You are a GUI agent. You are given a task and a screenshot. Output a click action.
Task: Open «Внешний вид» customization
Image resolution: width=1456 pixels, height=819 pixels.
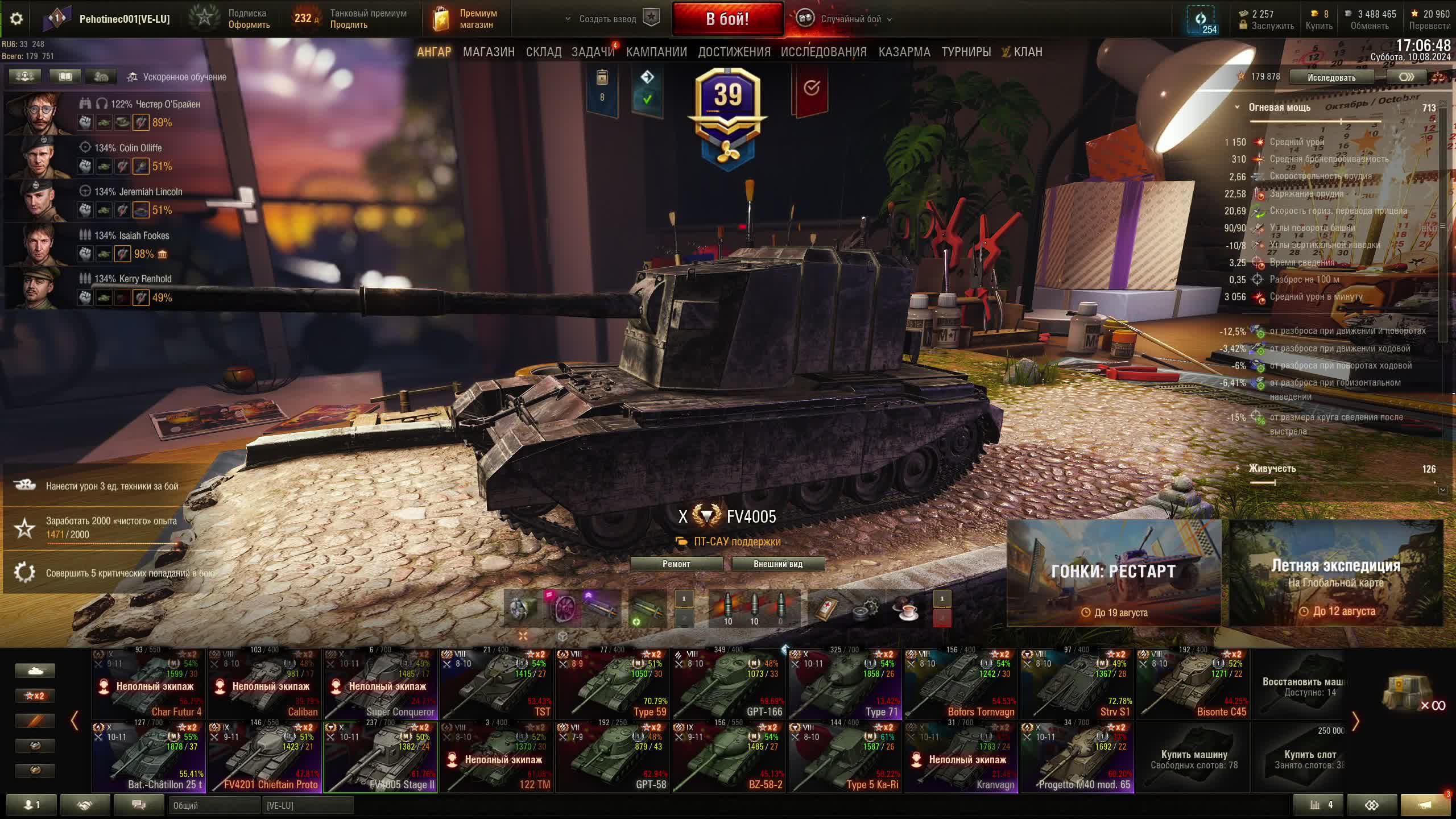777,564
